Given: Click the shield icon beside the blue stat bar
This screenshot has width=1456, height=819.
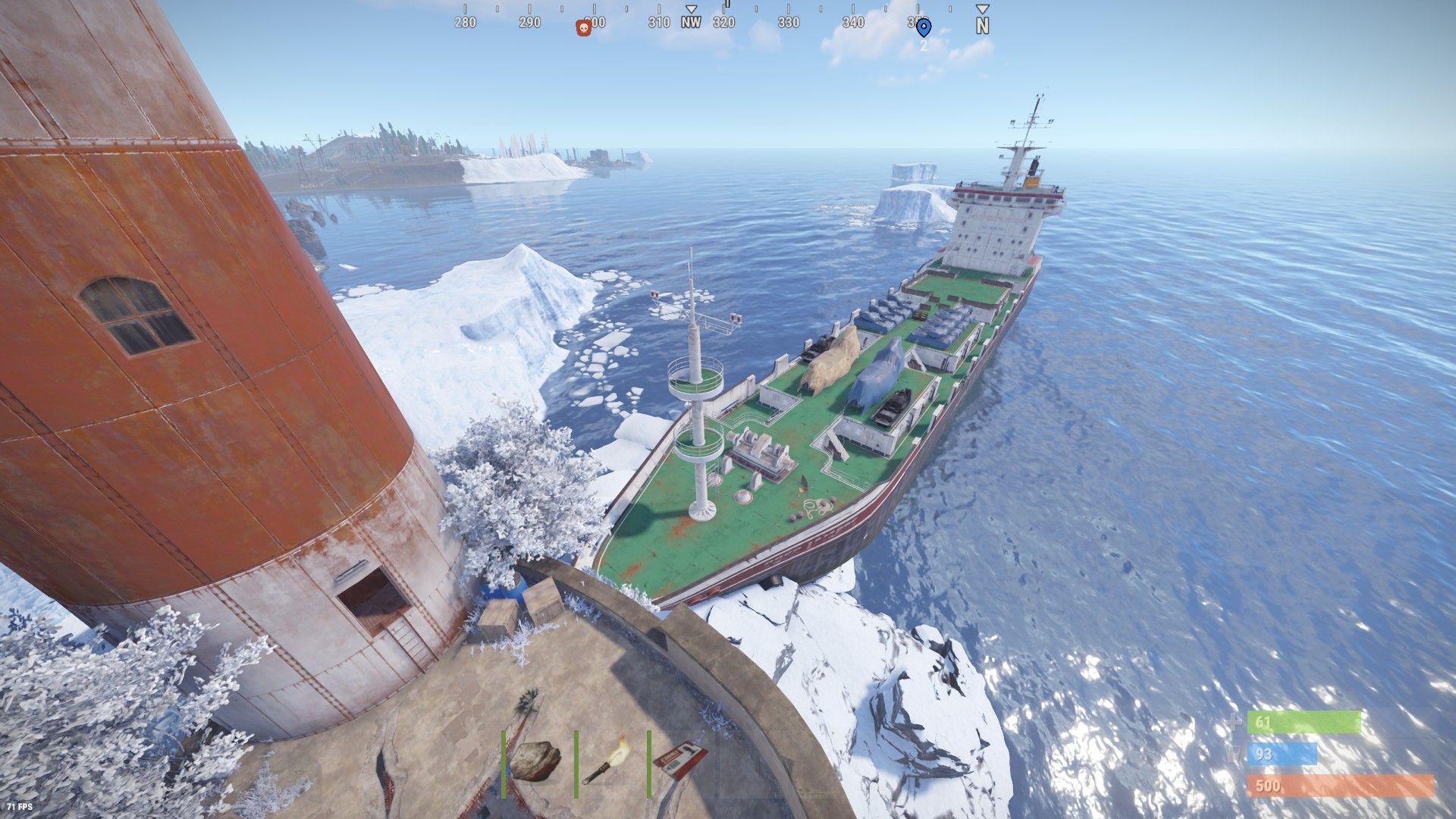Looking at the screenshot, I should [1234, 754].
